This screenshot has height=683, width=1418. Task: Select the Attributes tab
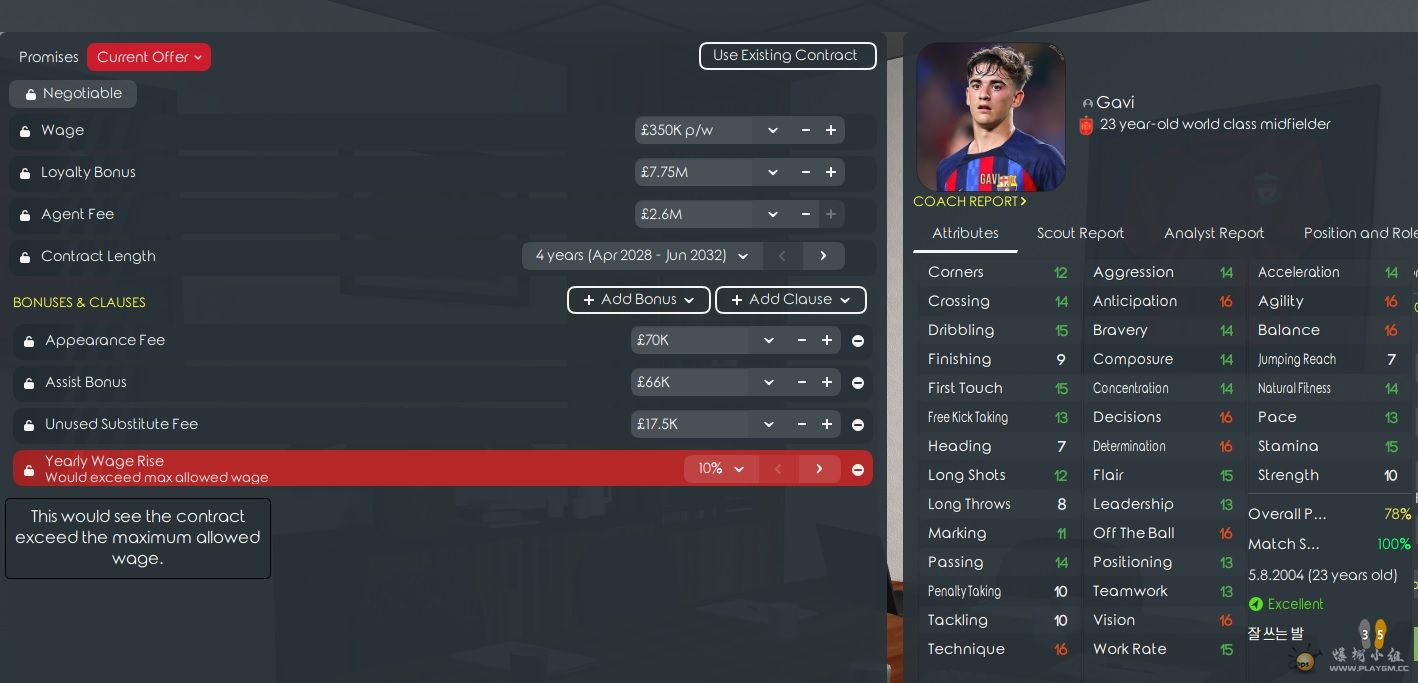pos(965,233)
